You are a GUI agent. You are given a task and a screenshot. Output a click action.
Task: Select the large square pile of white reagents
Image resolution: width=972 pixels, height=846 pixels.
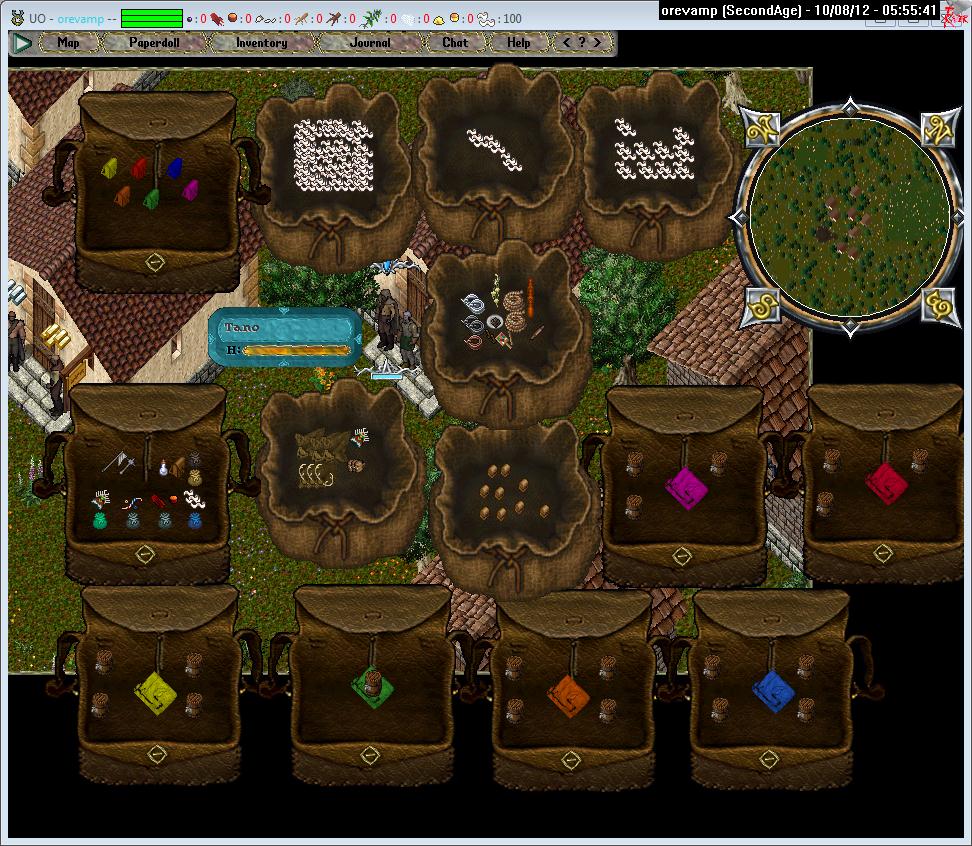pos(333,155)
